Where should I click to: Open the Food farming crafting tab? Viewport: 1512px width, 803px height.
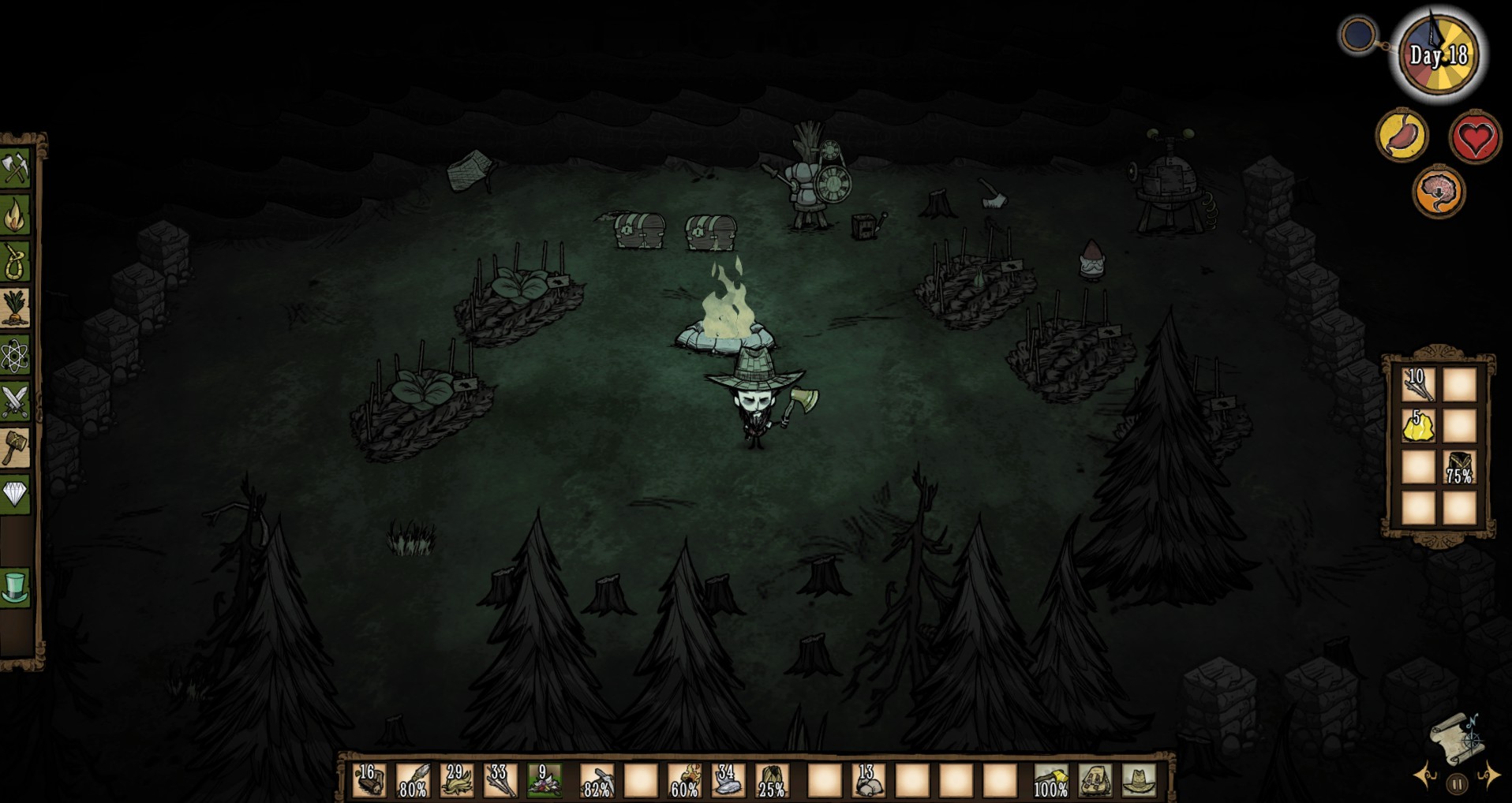click(15, 308)
